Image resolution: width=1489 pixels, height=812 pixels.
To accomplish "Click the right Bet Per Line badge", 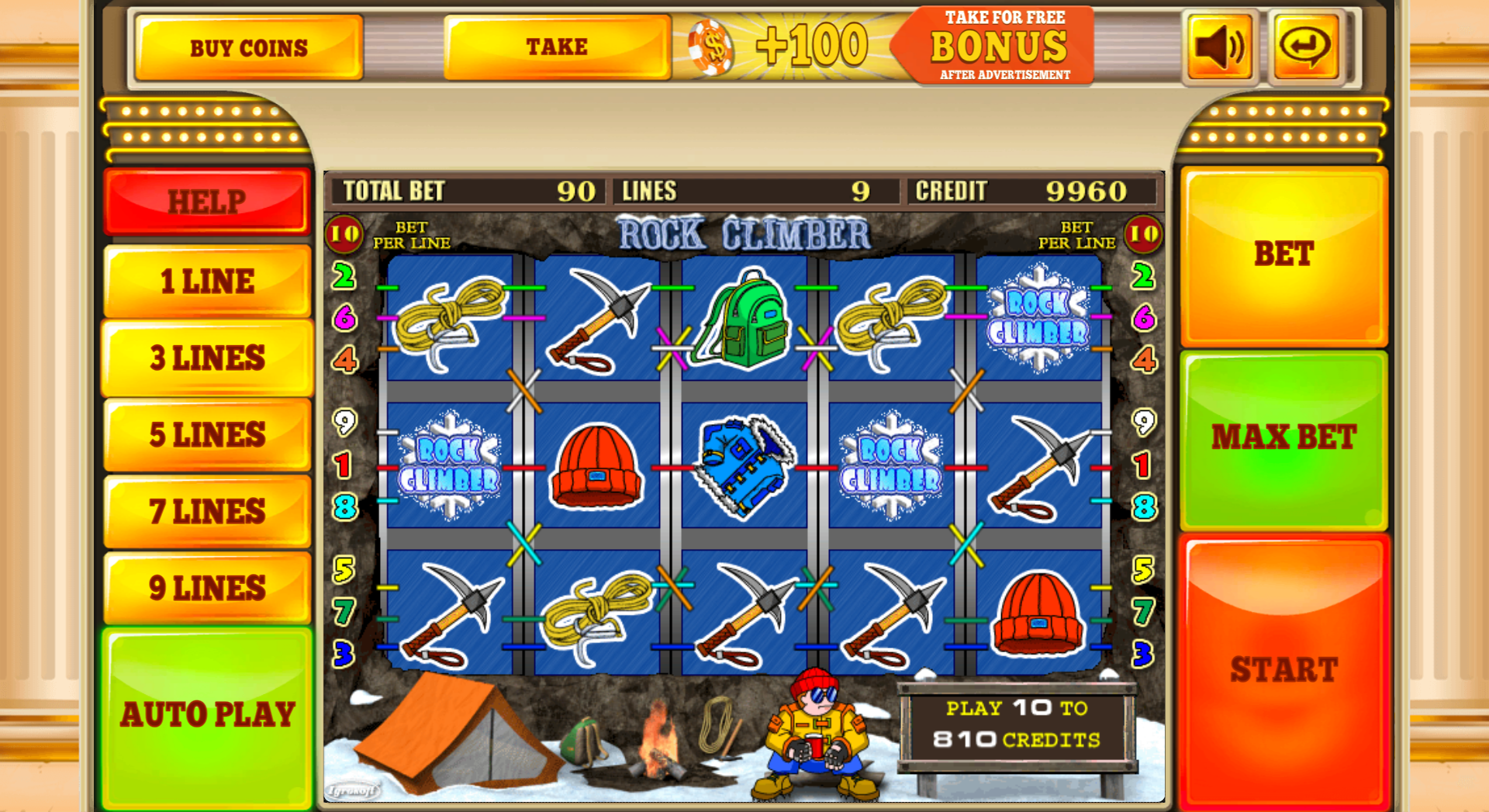I will (1142, 233).
